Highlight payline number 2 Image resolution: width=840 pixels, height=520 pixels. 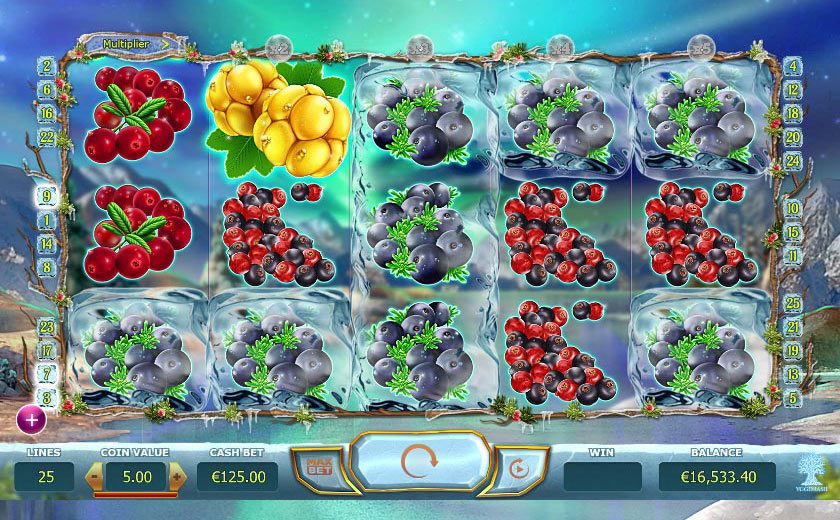(47, 67)
